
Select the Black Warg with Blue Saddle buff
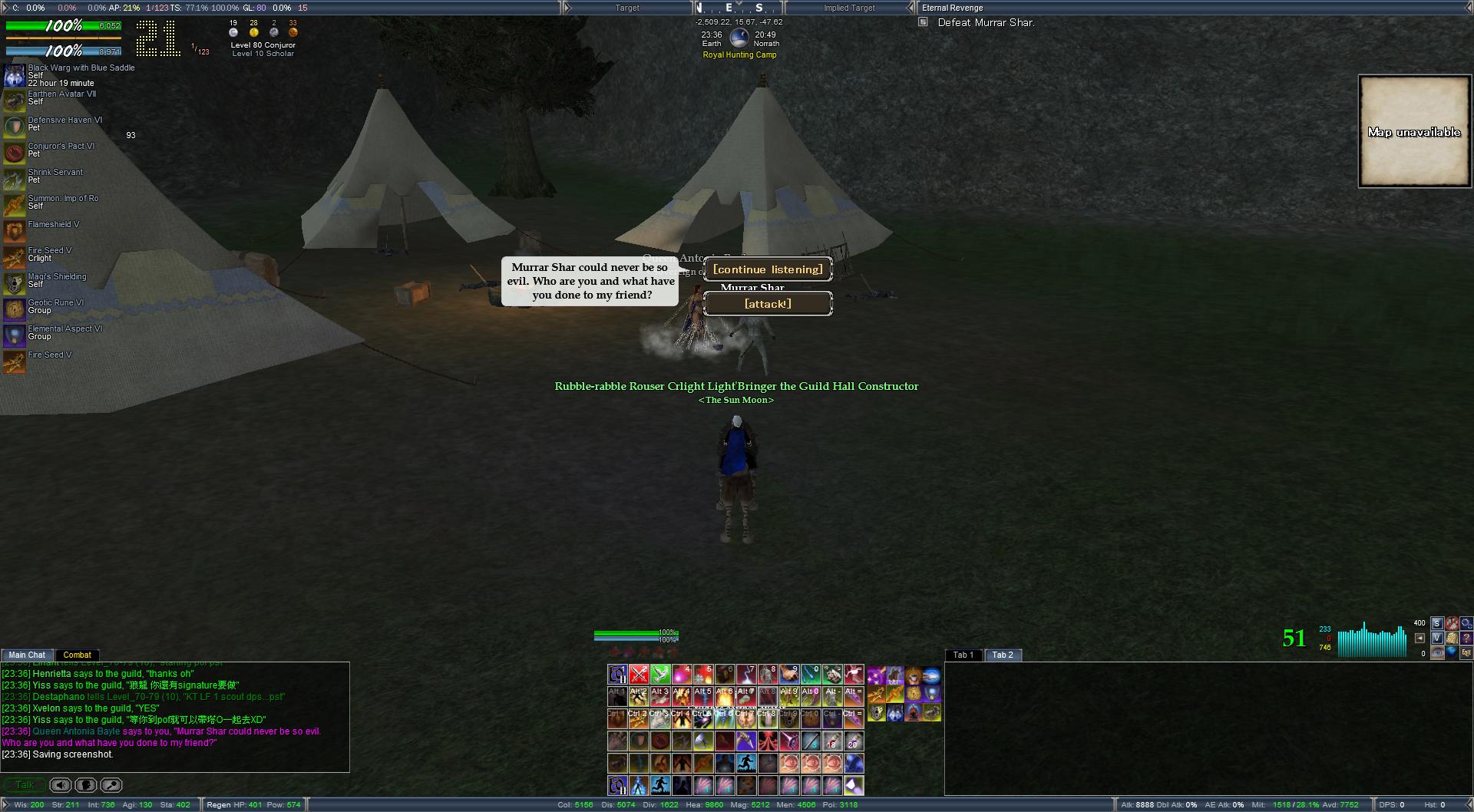coord(14,75)
